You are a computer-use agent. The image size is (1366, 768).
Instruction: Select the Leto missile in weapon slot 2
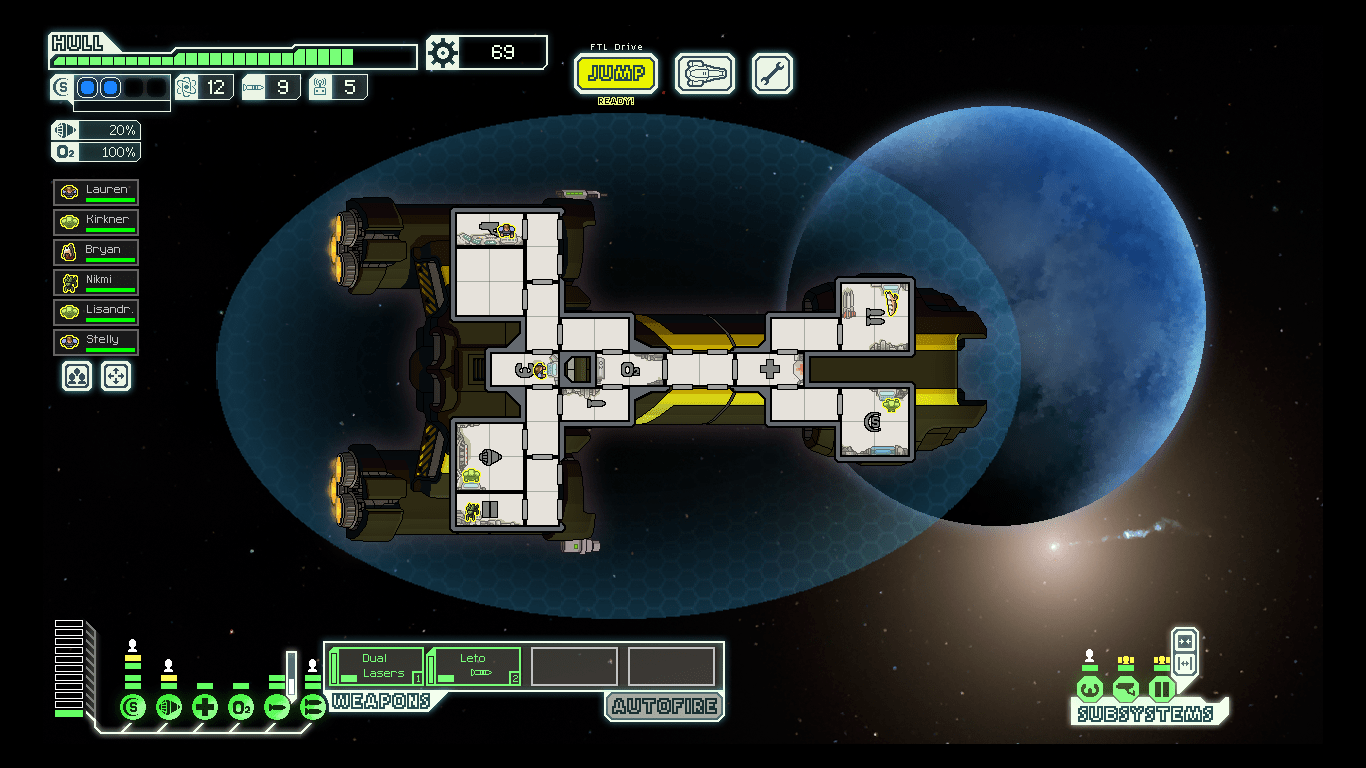[473, 665]
